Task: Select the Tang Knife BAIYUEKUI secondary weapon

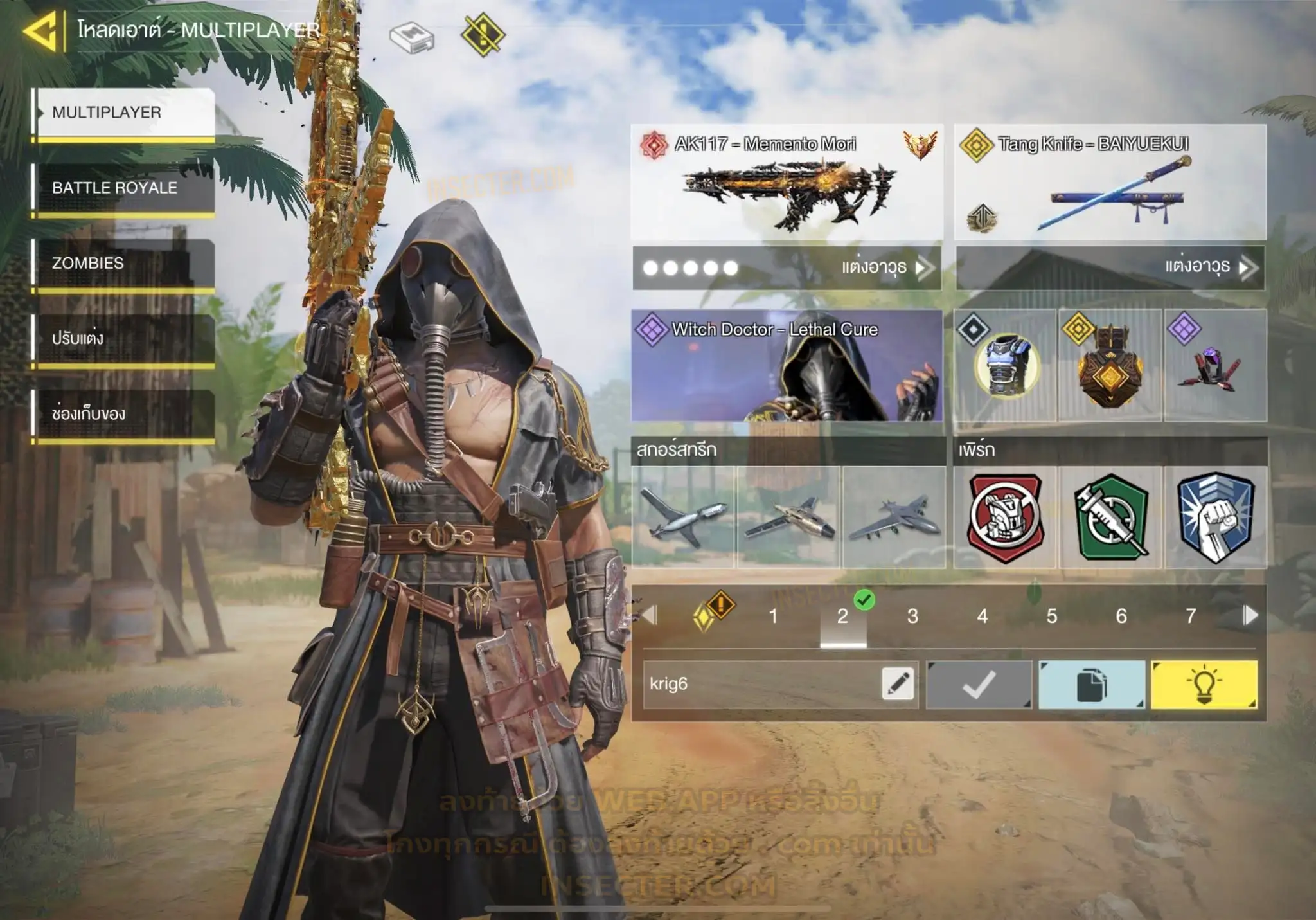Action: tap(1110, 182)
